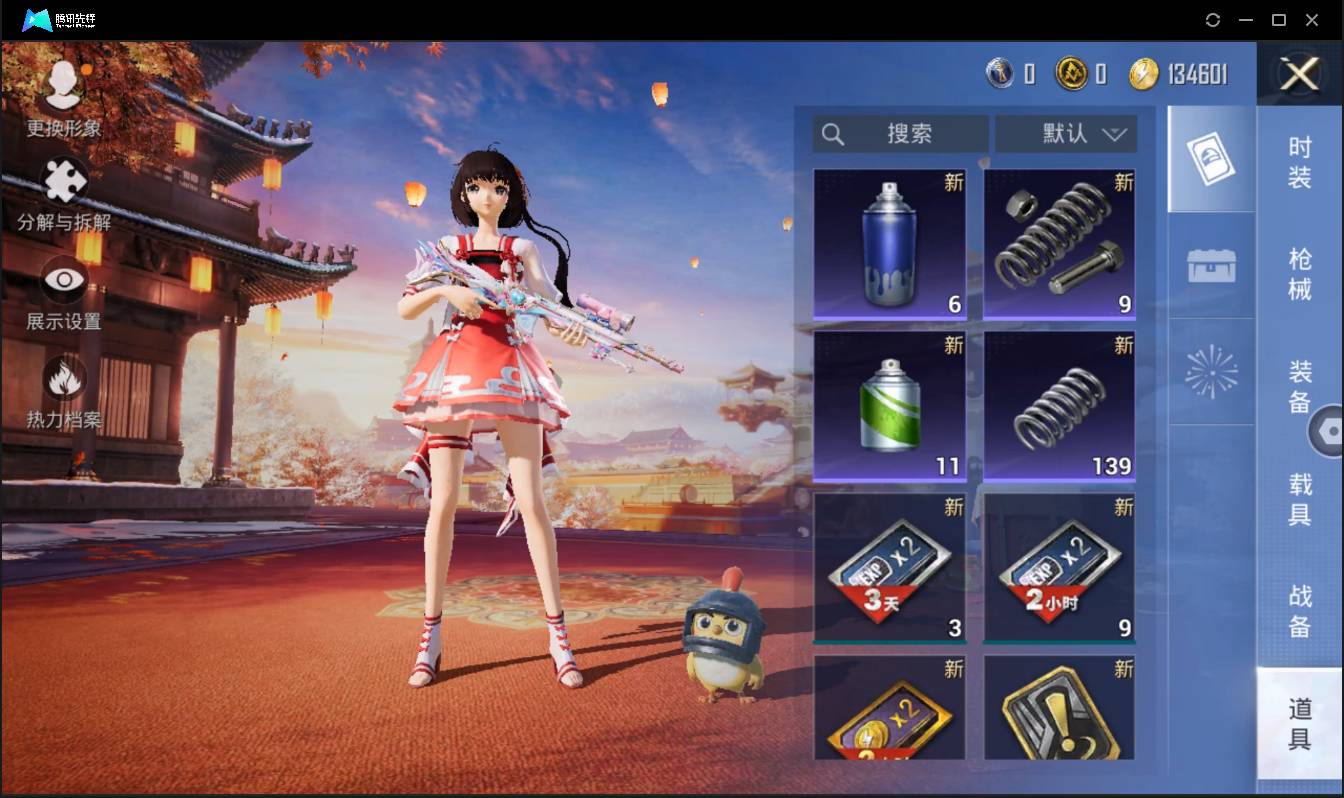
Task: Click inside the 搜索 search field
Action: tap(910, 133)
